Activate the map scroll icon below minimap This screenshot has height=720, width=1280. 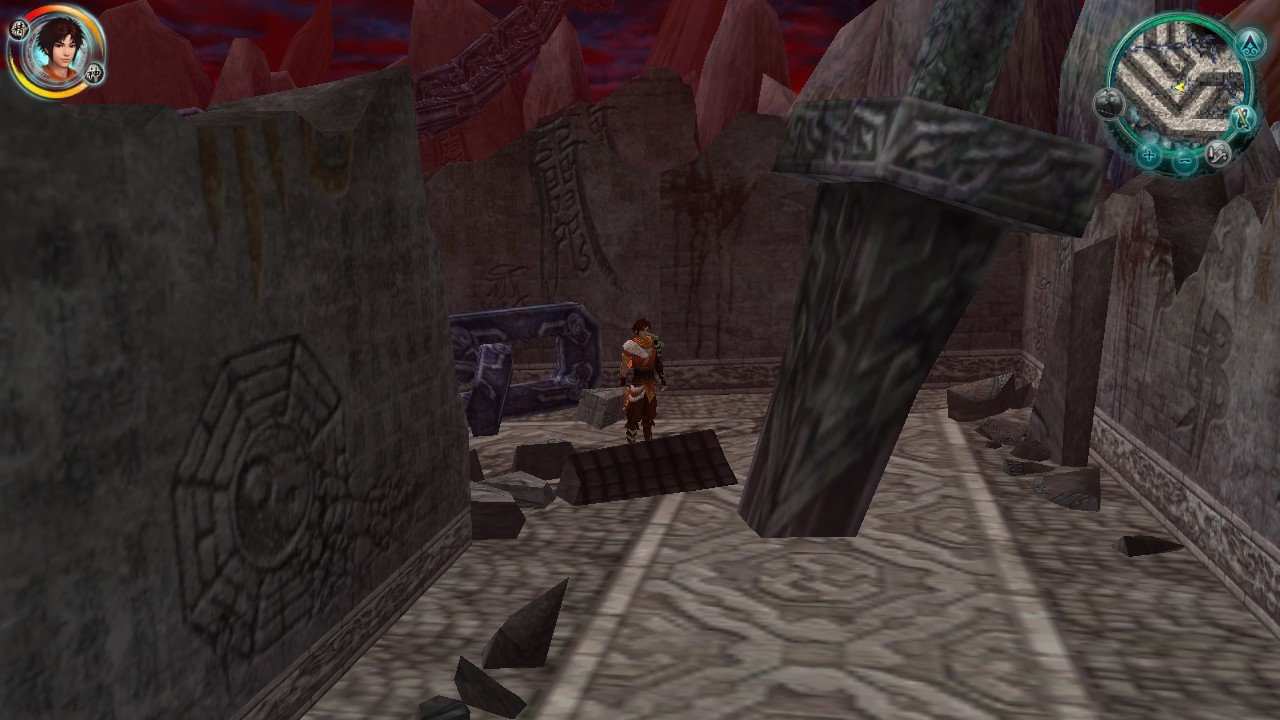point(1217,153)
